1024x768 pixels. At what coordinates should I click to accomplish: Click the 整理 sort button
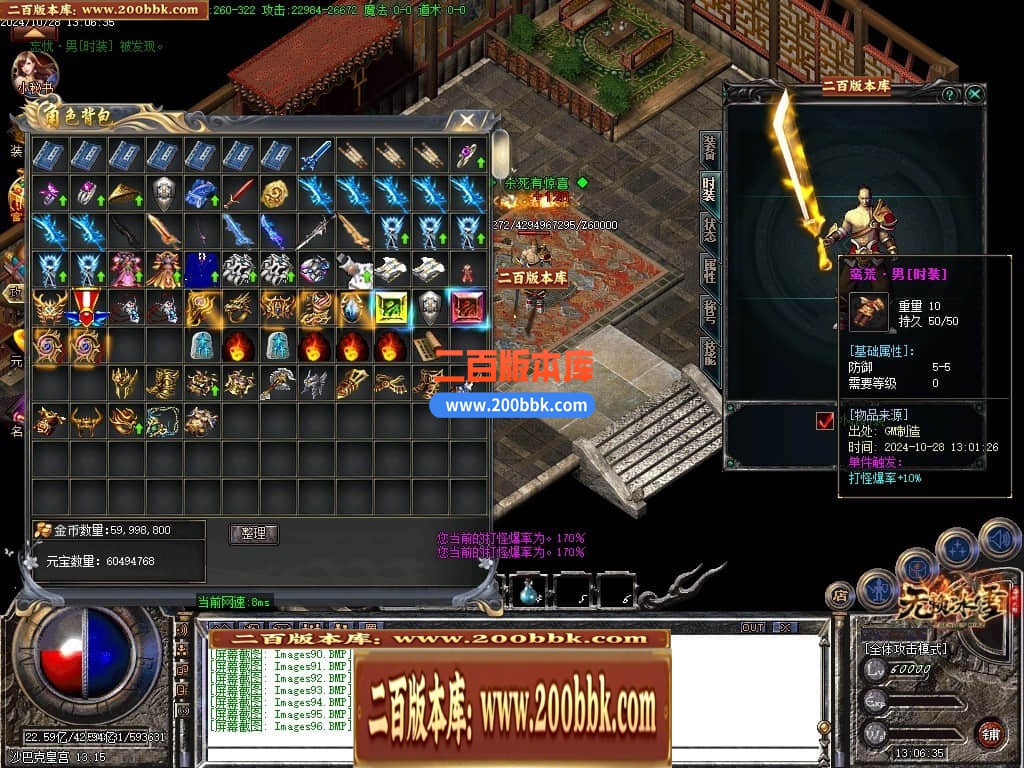click(x=253, y=533)
